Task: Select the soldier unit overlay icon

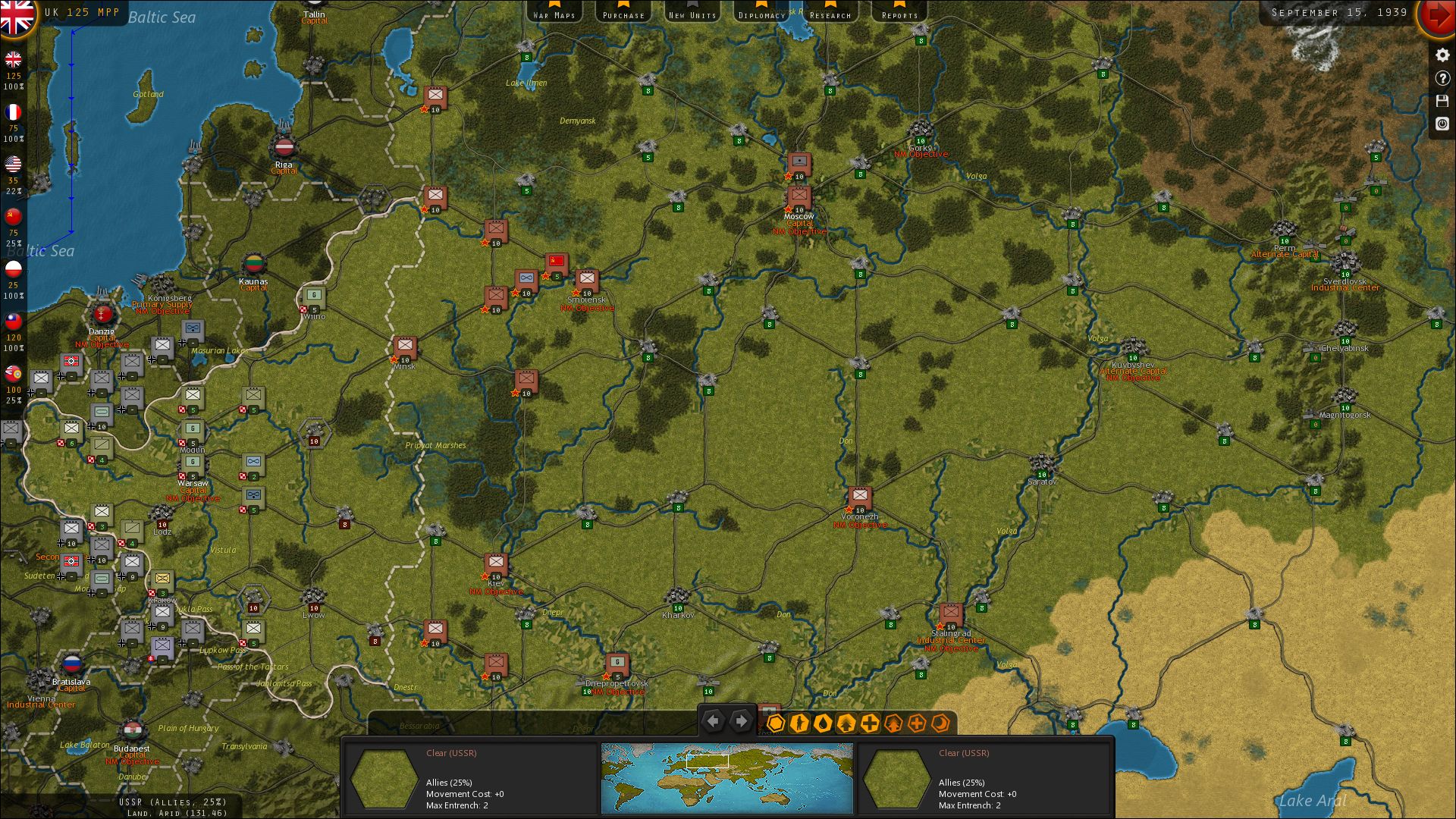Action: click(x=799, y=723)
